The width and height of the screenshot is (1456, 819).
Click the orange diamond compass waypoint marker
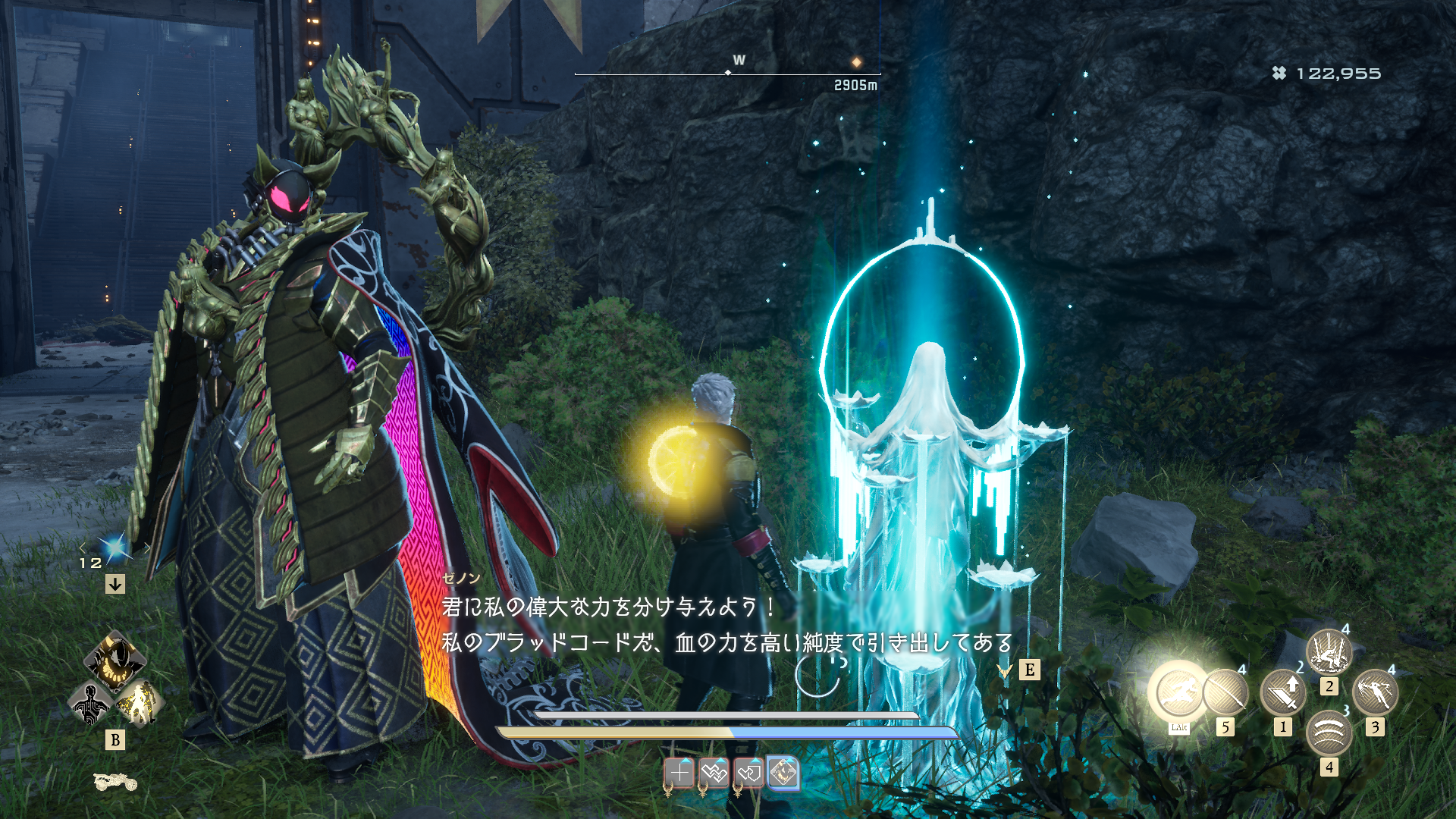click(x=856, y=62)
